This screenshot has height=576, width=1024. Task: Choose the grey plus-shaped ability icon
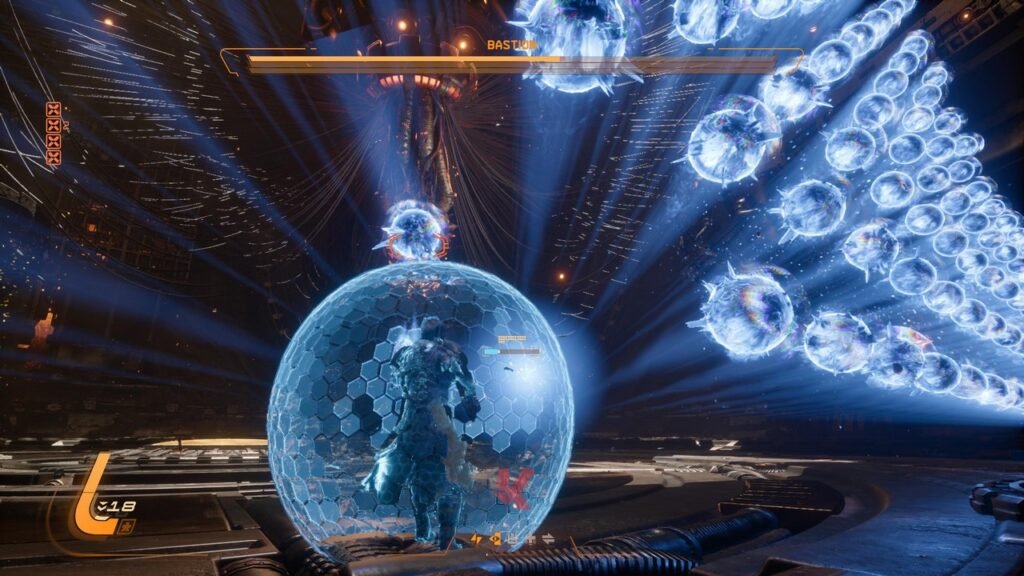pos(531,540)
